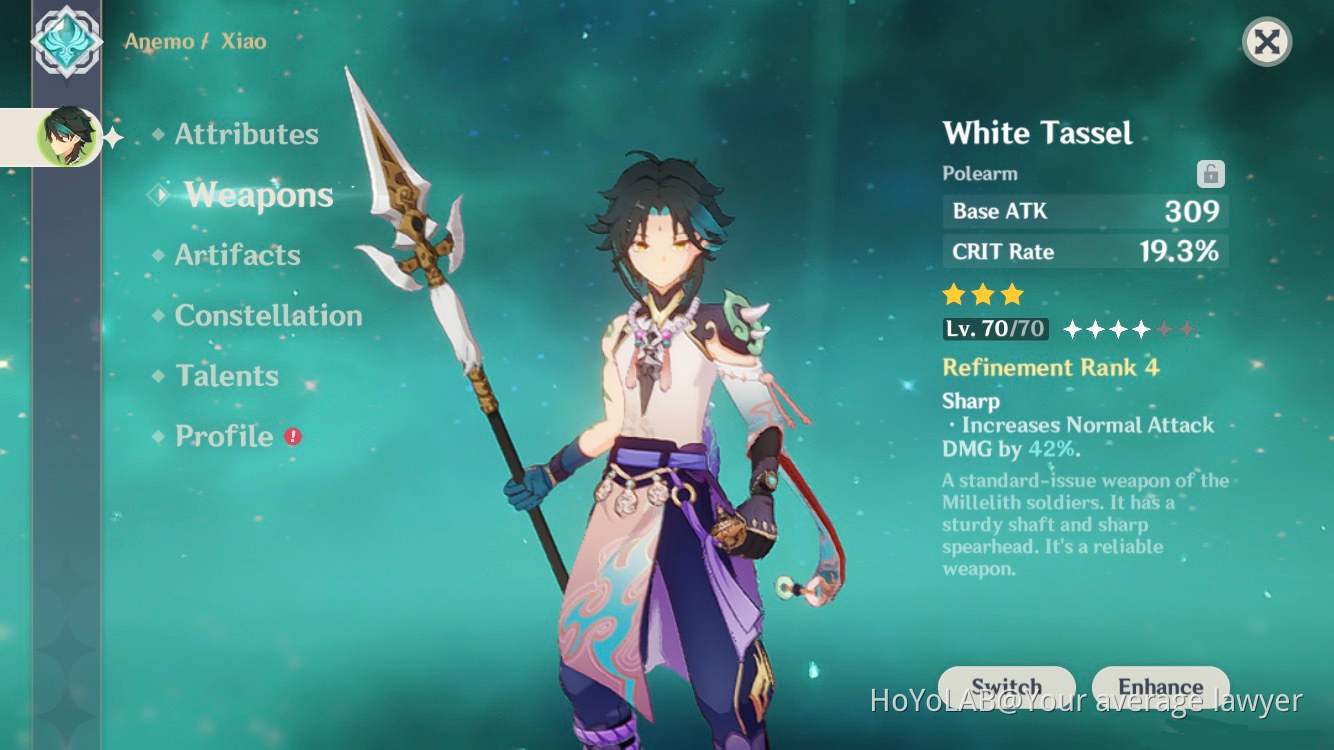Click the Lv. 70/70 level badge
1334x750 pixels.
(x=994, y=329)
